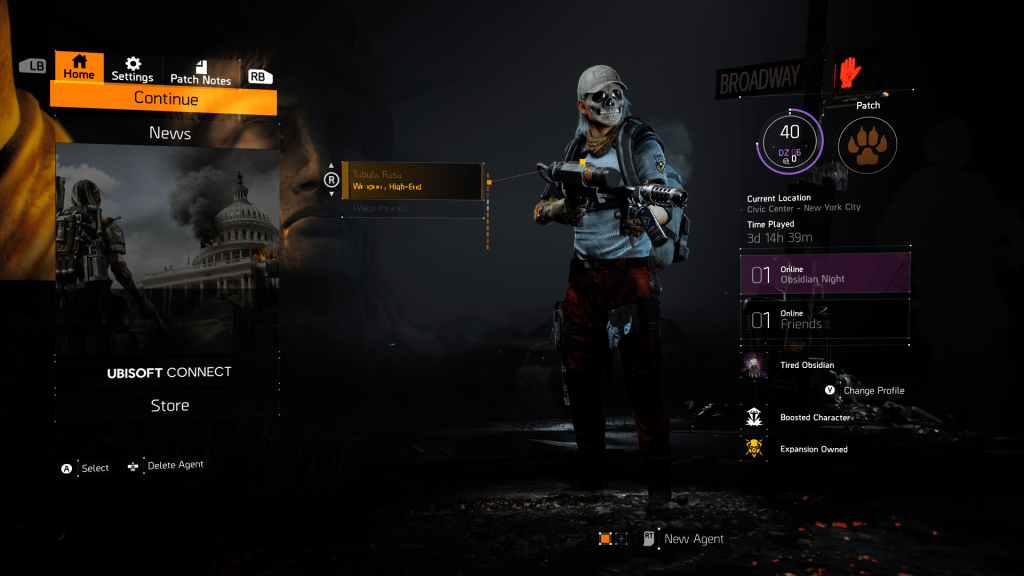
Task: Show the online Friends list
Action: pyautogui.click(x=825, y=320)
